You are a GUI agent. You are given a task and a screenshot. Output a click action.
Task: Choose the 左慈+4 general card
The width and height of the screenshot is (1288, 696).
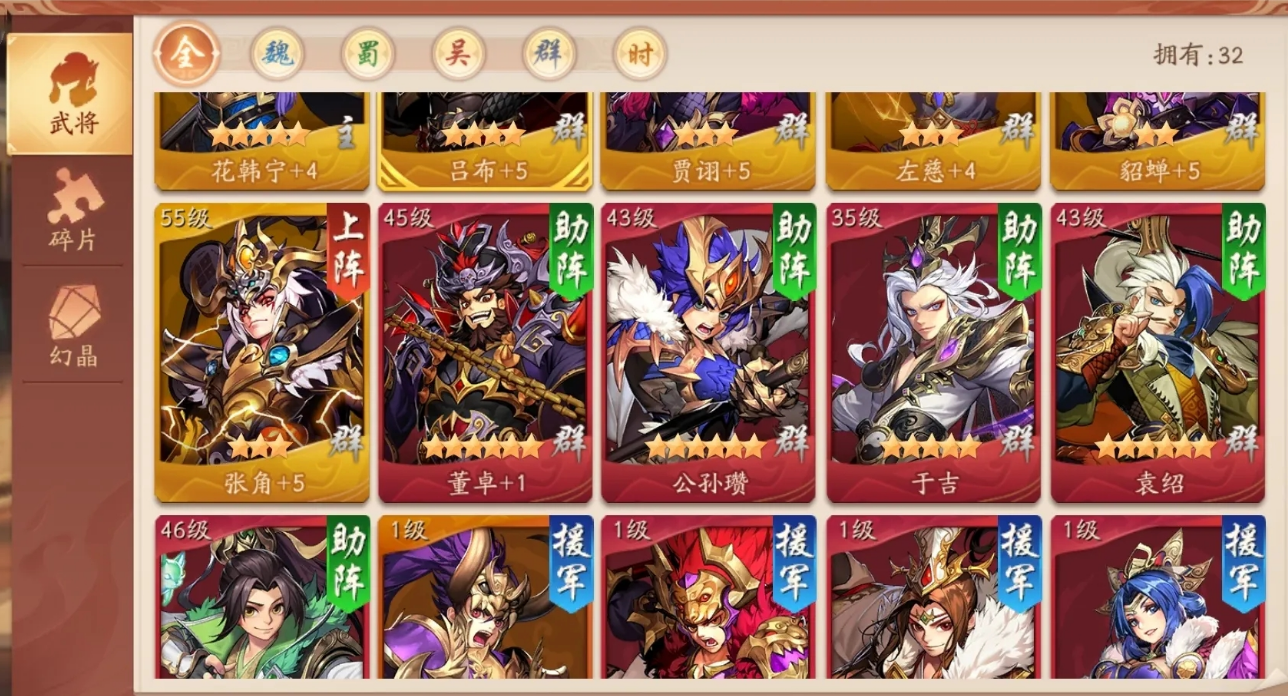point(933,140)
